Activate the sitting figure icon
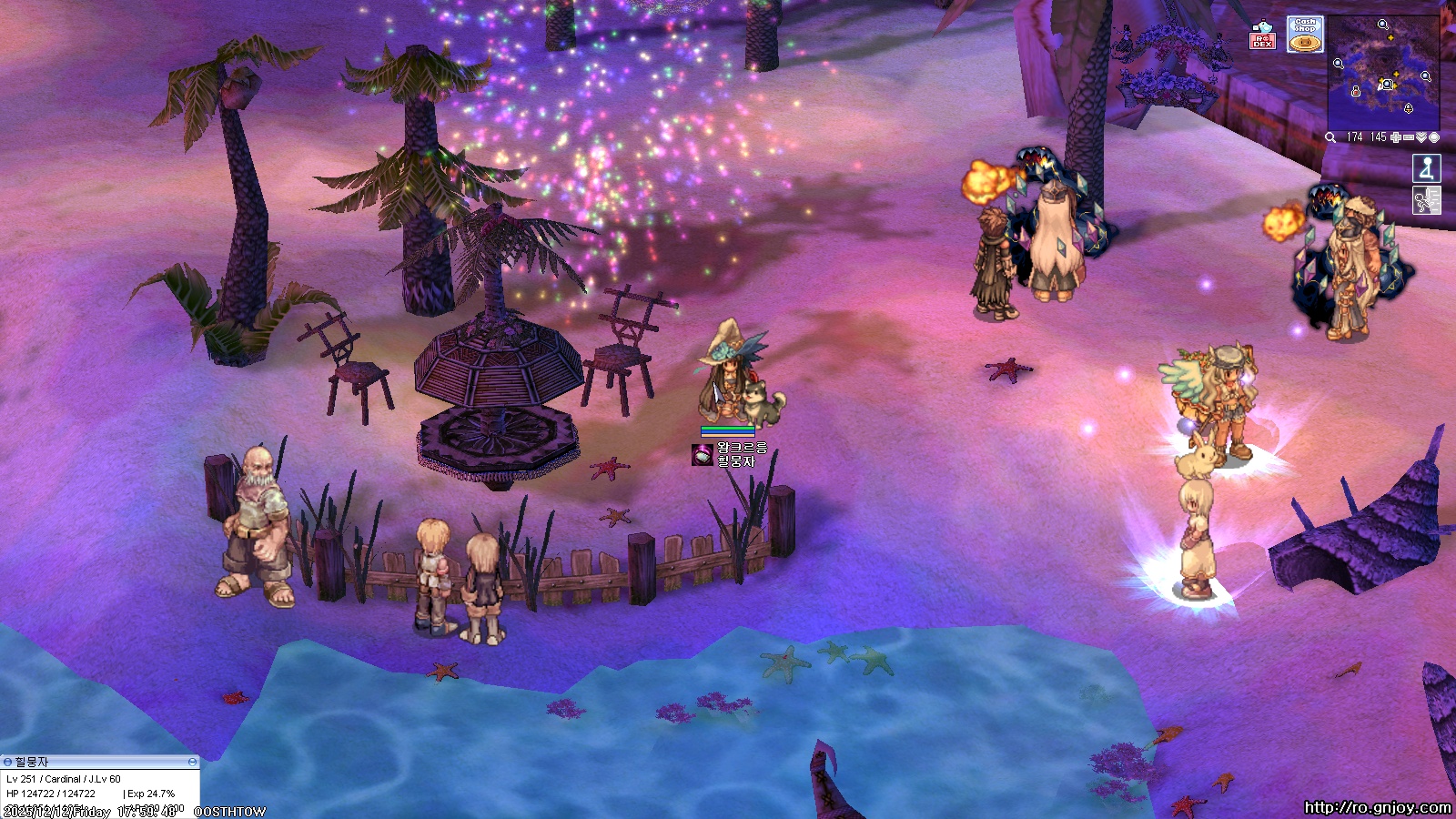Screen dimensions: 1456x819 coord(1426,168)
